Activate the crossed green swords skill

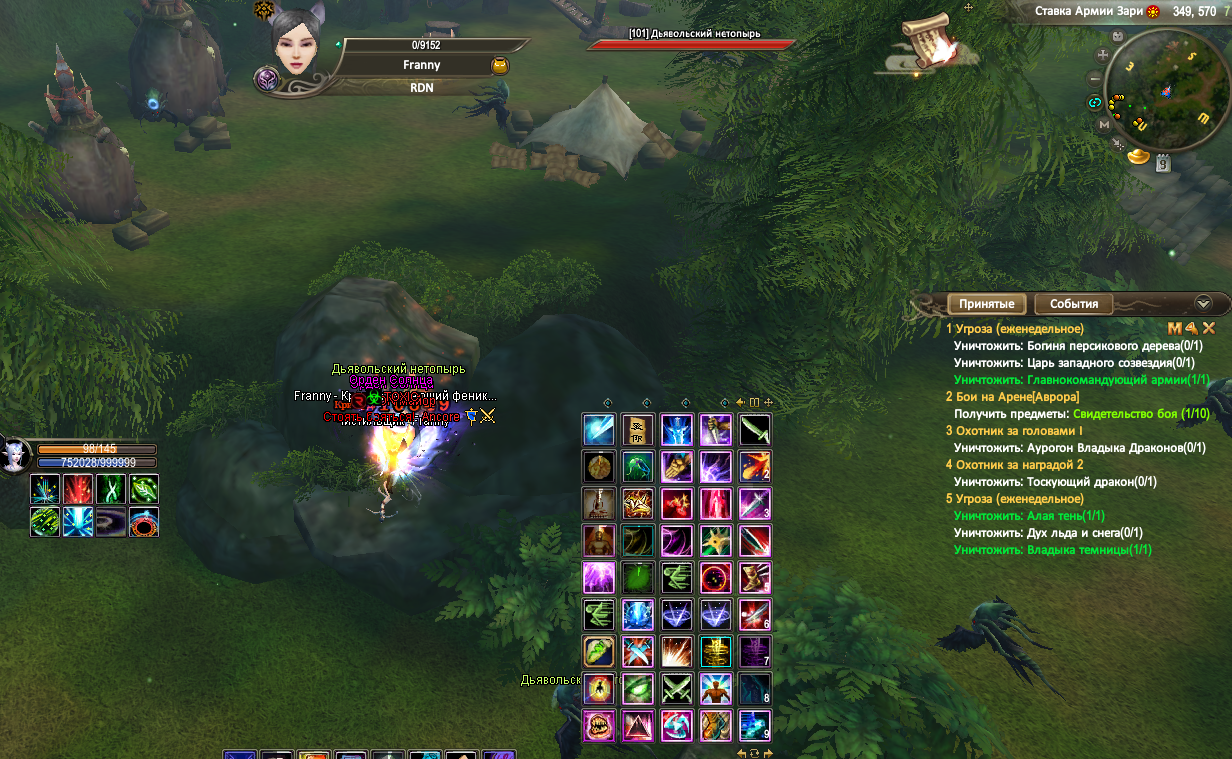point(677,688)
